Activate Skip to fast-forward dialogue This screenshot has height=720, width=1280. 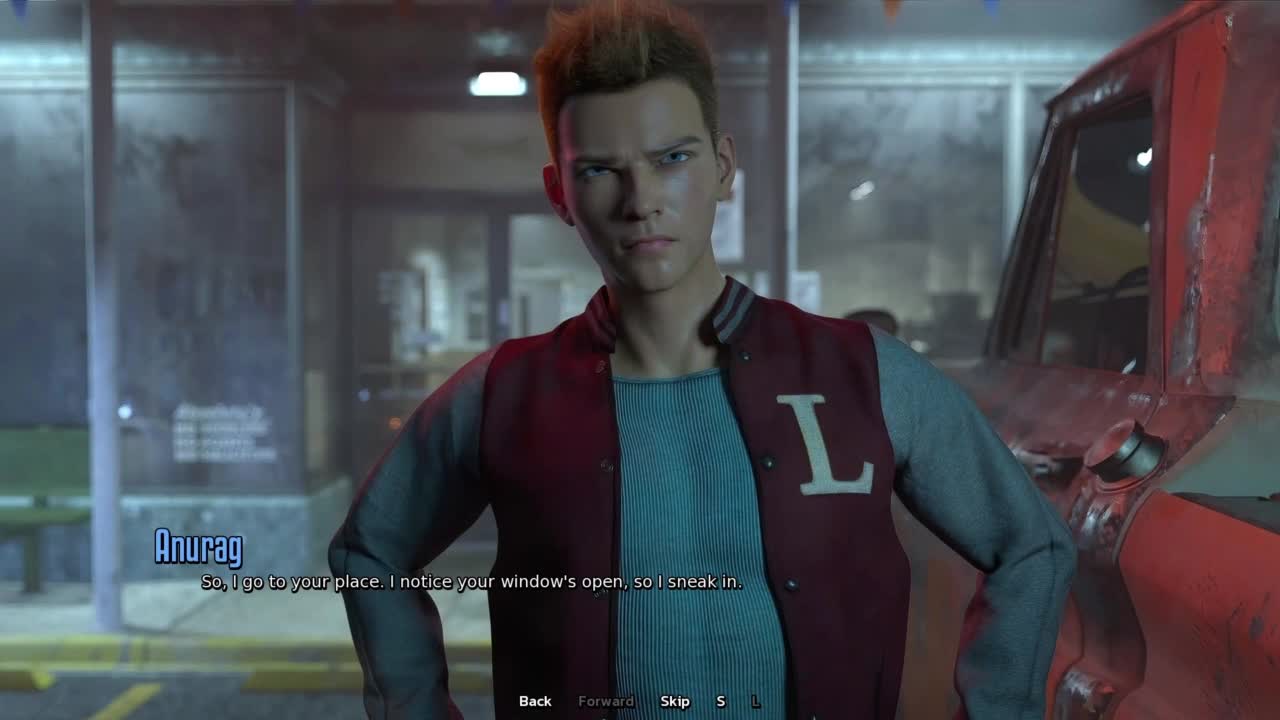click(x=675, y=701)
